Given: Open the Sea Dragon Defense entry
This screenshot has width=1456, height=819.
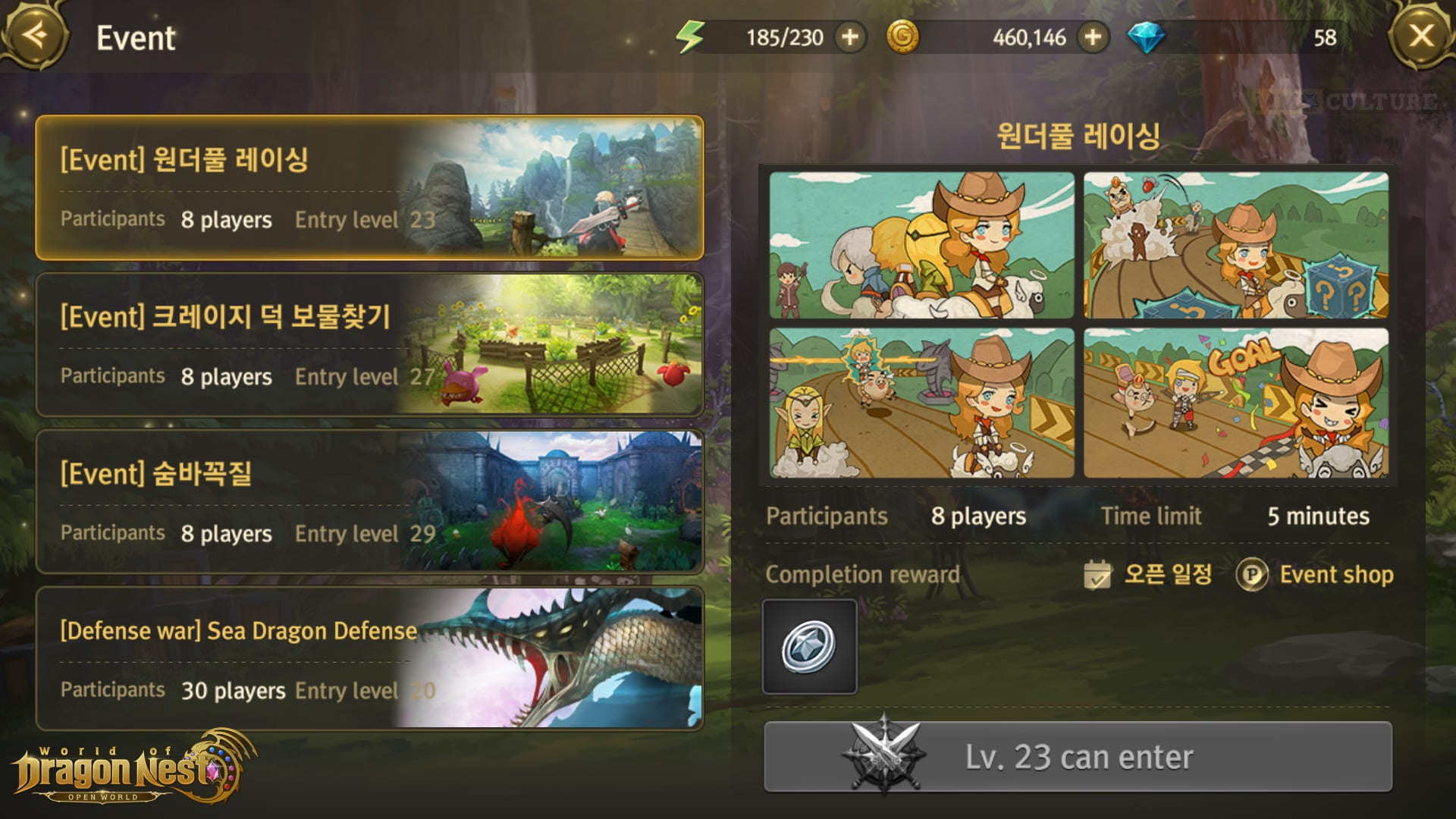Looking at the screenshot, I should [x=369, y=658].
